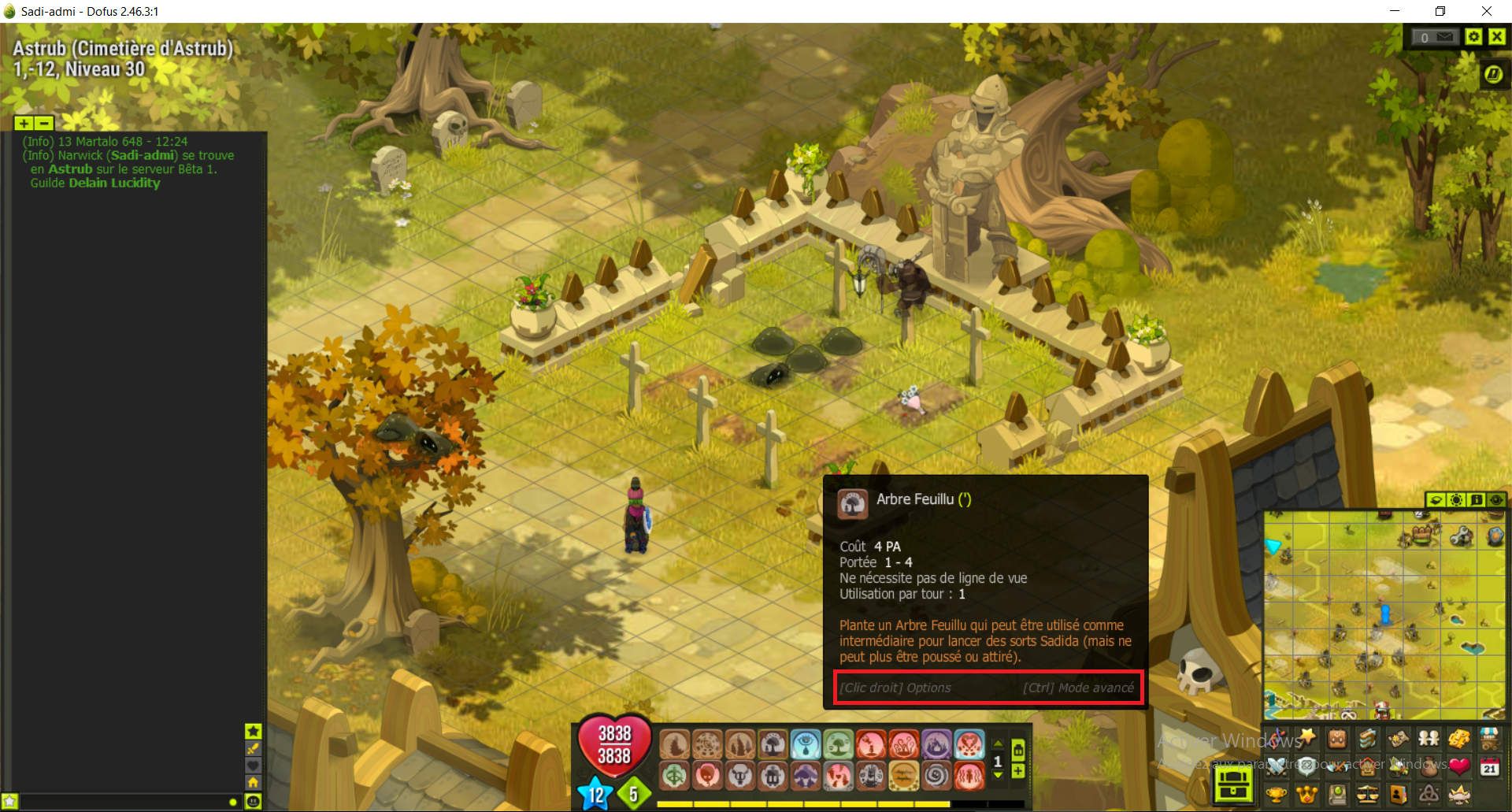
Task: Open the gold trophy achievements icon
Action: point(1277,794)
